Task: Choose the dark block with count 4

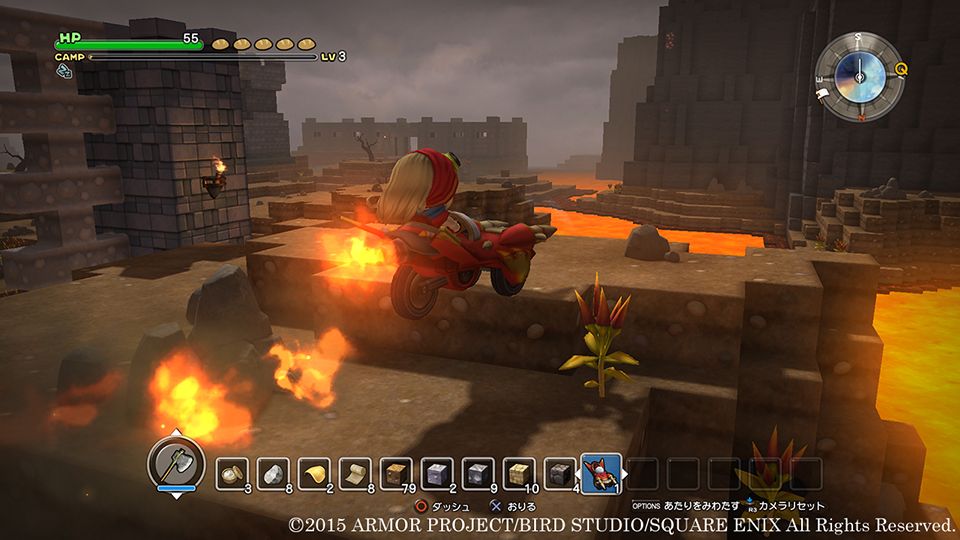Action: click(559, 473)
